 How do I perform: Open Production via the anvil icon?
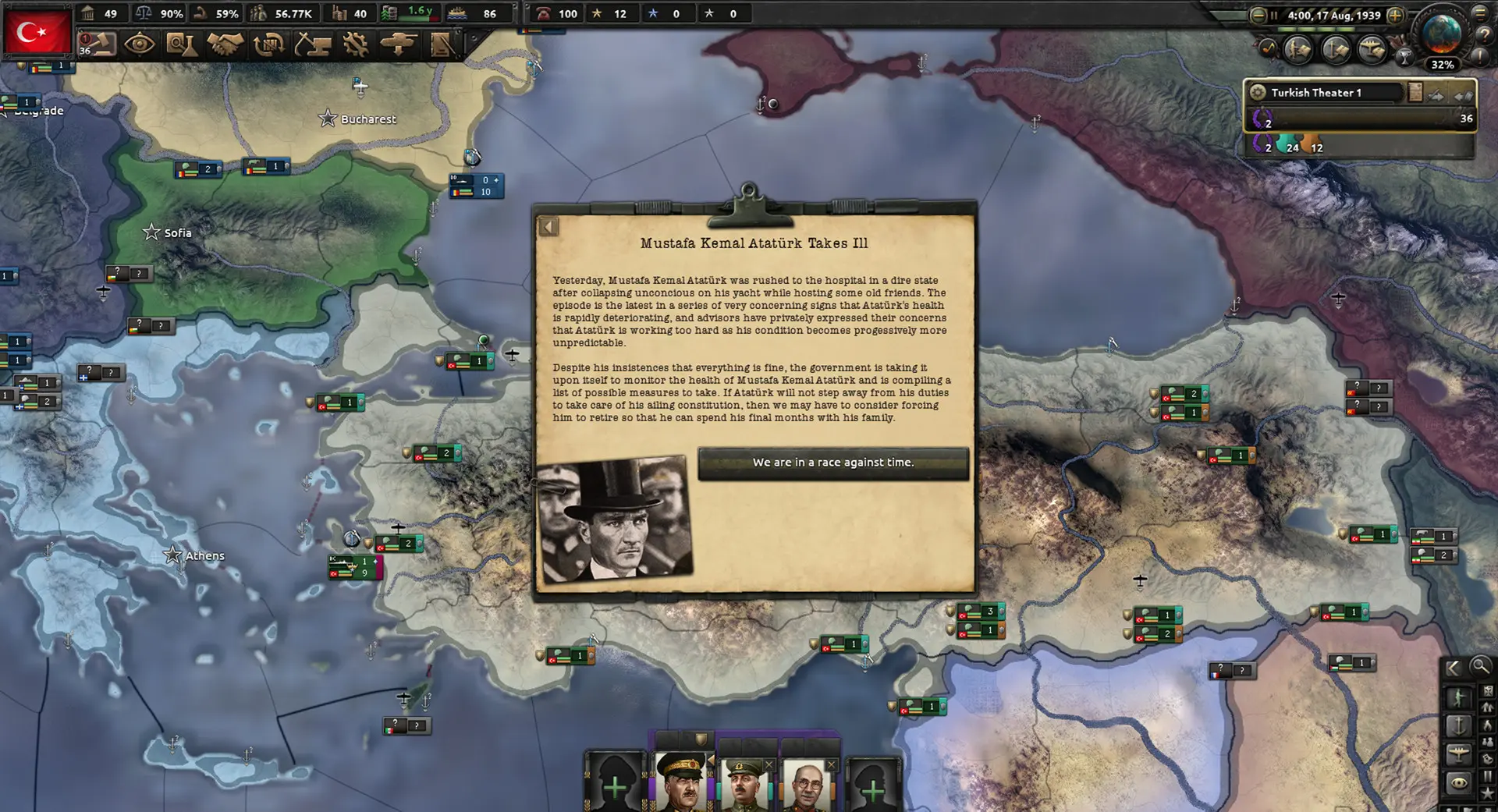(312, 44)
